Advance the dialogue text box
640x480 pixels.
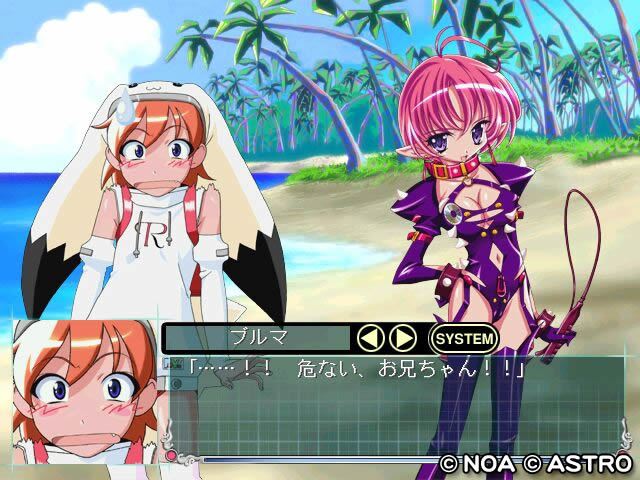click(x=400, y=405)
